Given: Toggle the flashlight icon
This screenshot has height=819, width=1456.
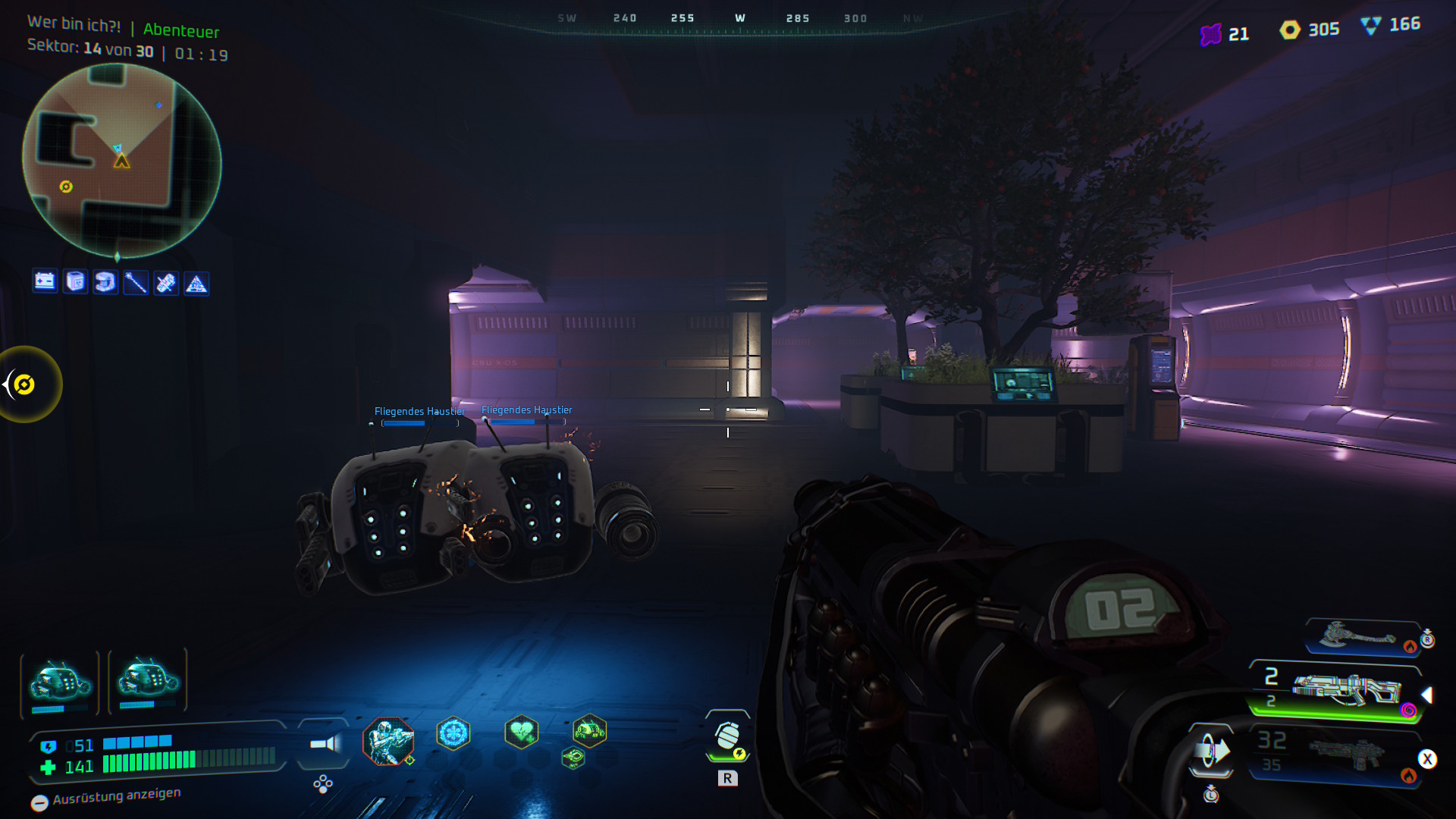Looking at the screenshot, I should [x=325, y=743].
